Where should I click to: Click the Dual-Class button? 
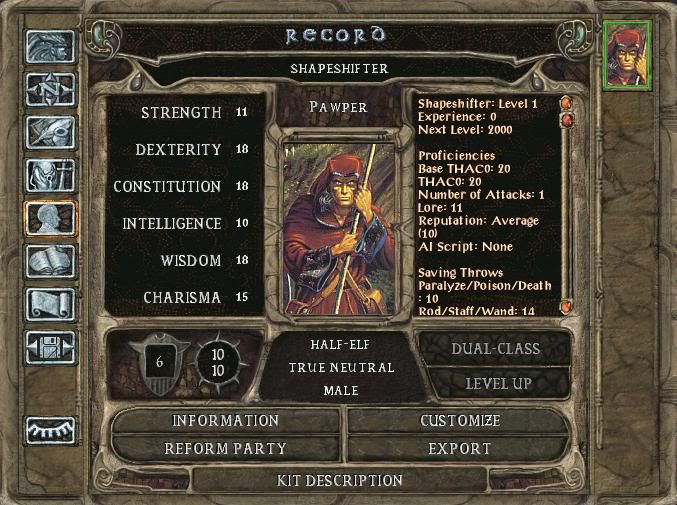[x=496, y=349]
